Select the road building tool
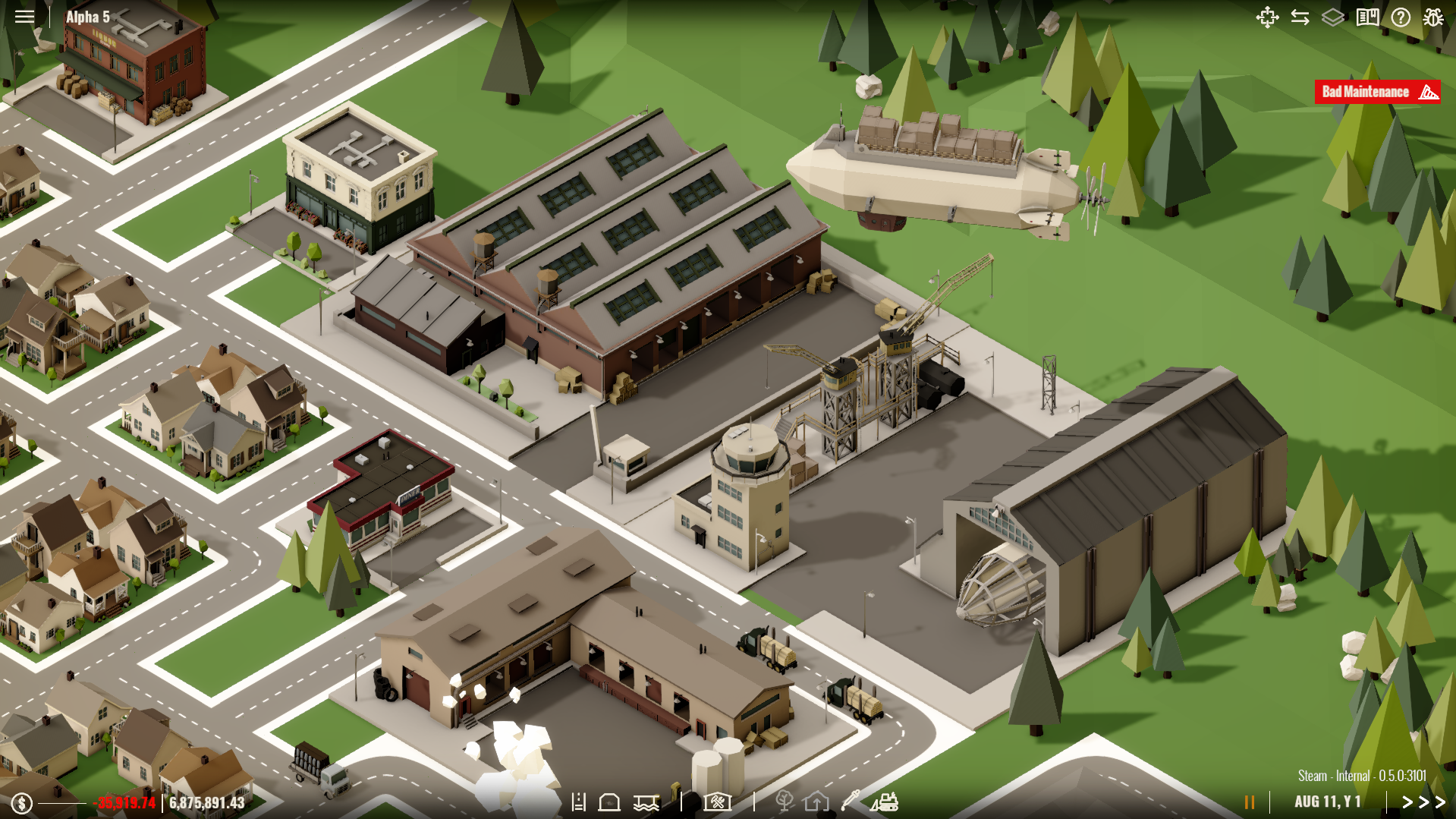Image resolution: width=1456 pixels, height=819 pixels. [579, 802]
